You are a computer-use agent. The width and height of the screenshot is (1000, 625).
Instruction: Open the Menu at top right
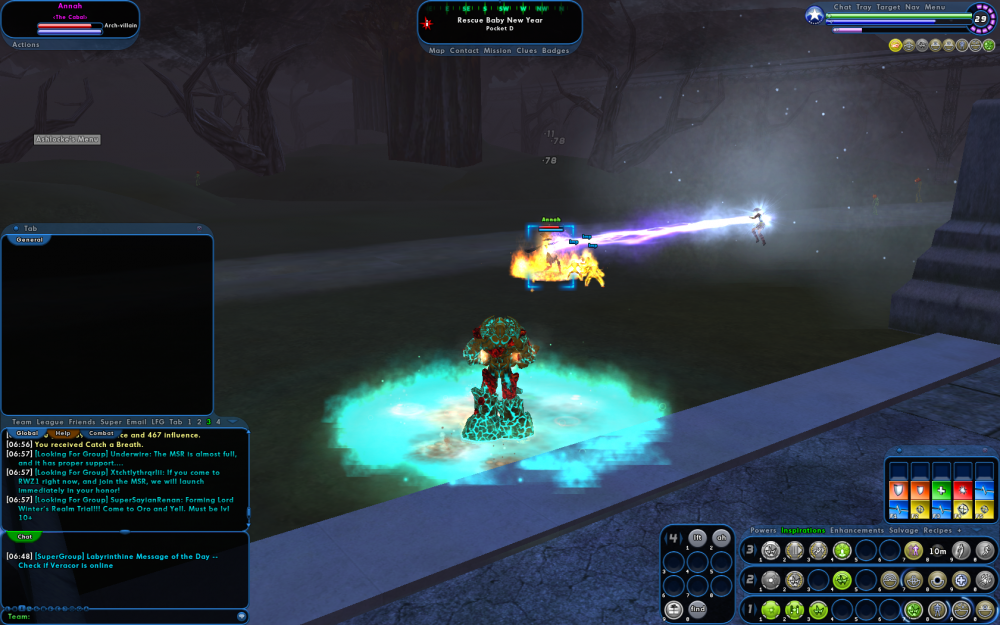pos(935,7)
